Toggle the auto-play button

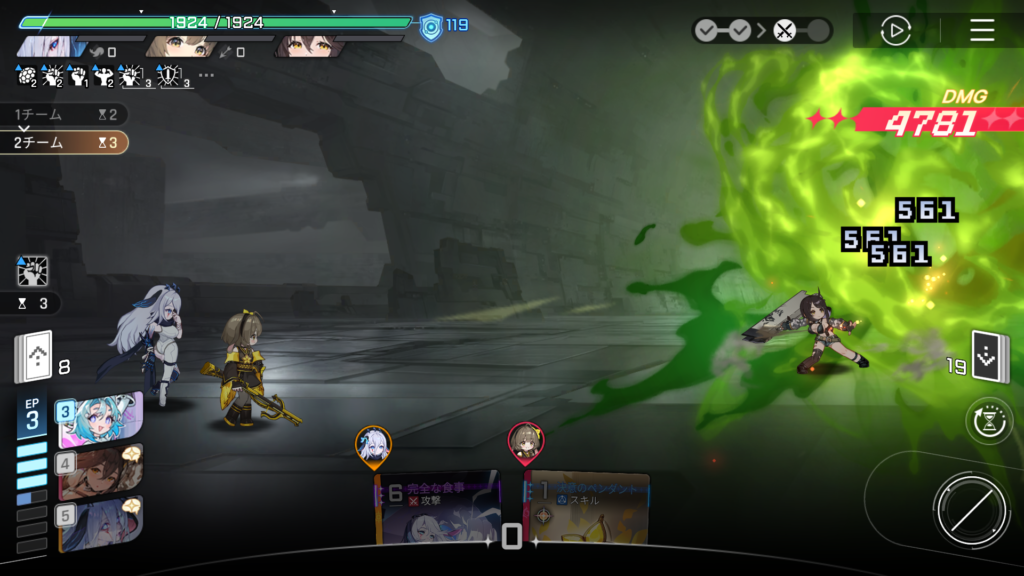[x=895, y=30]
